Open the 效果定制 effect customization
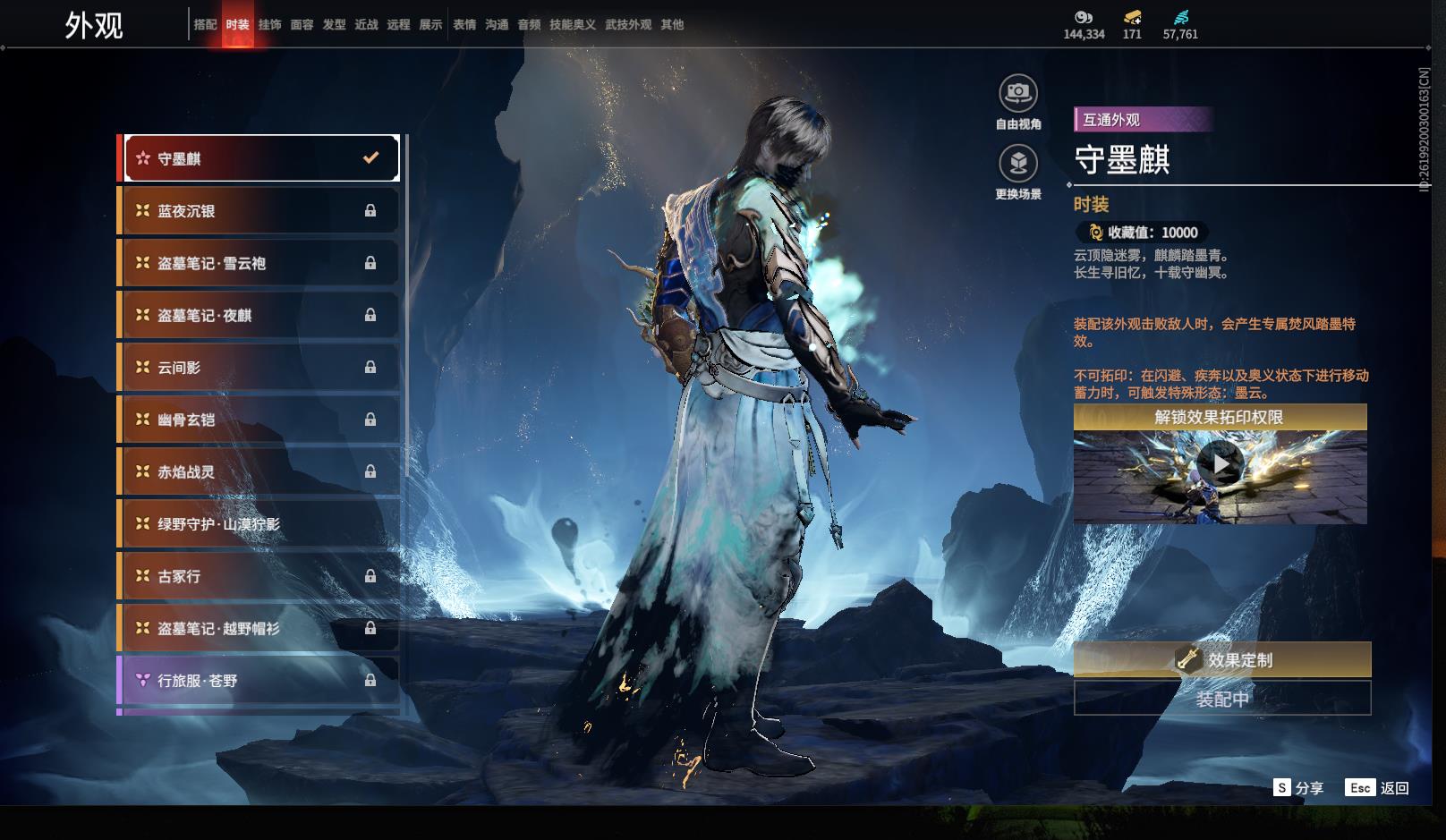Screen dimensions: 1446x840 [1221, 660]
